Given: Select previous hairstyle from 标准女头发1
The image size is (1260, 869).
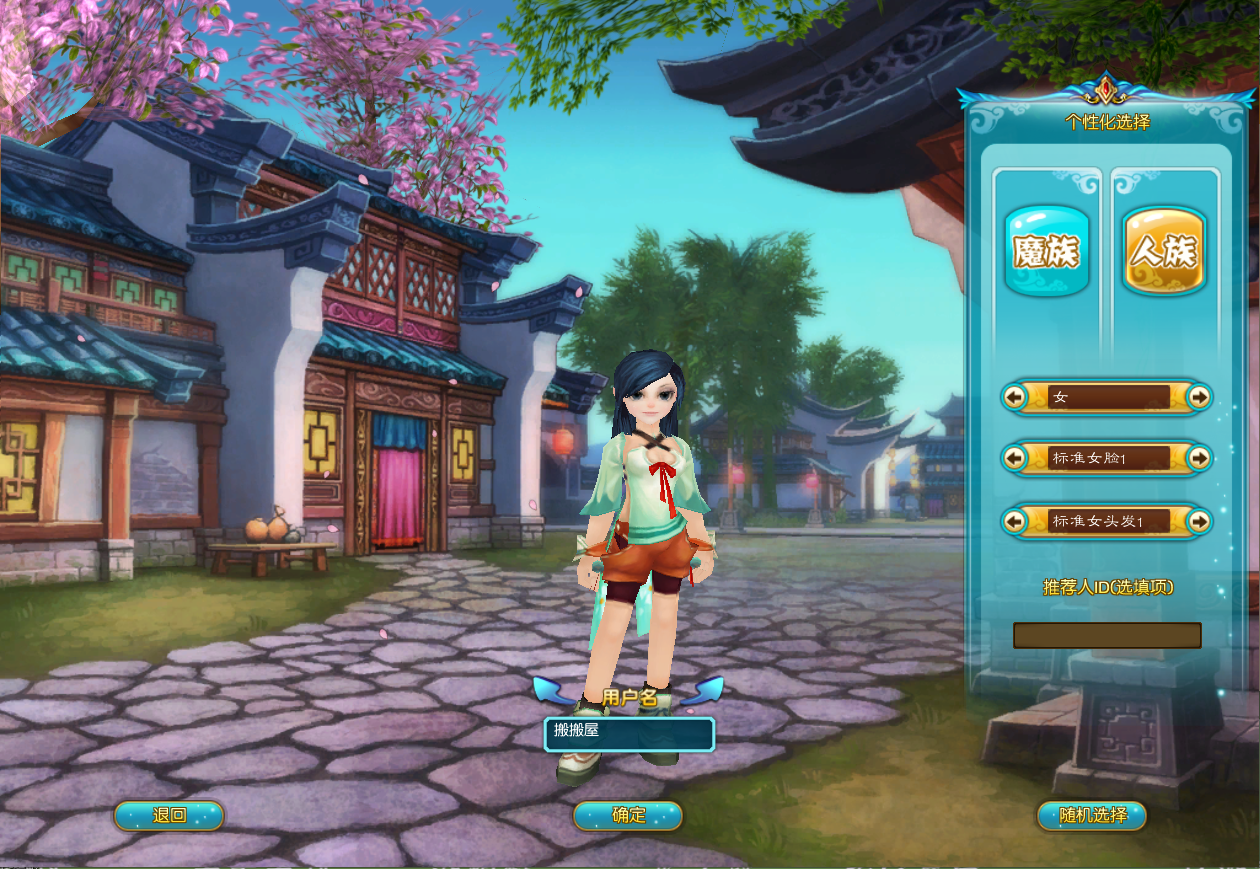Looking at the screenshot, I should tap(1015, 521).
